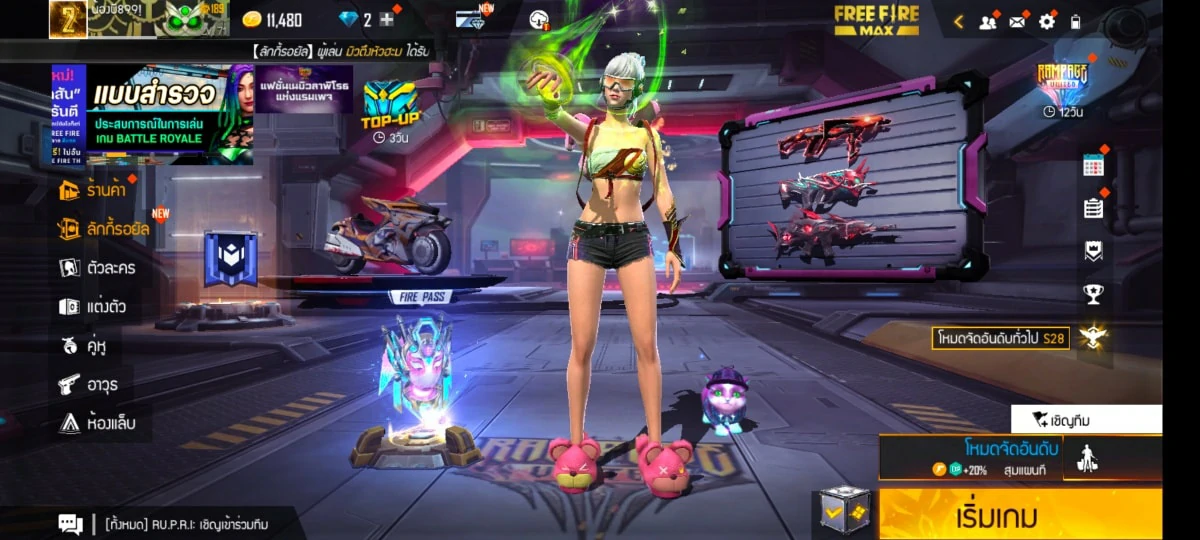Open the TOP-UP event icon

tap(389, 108)
